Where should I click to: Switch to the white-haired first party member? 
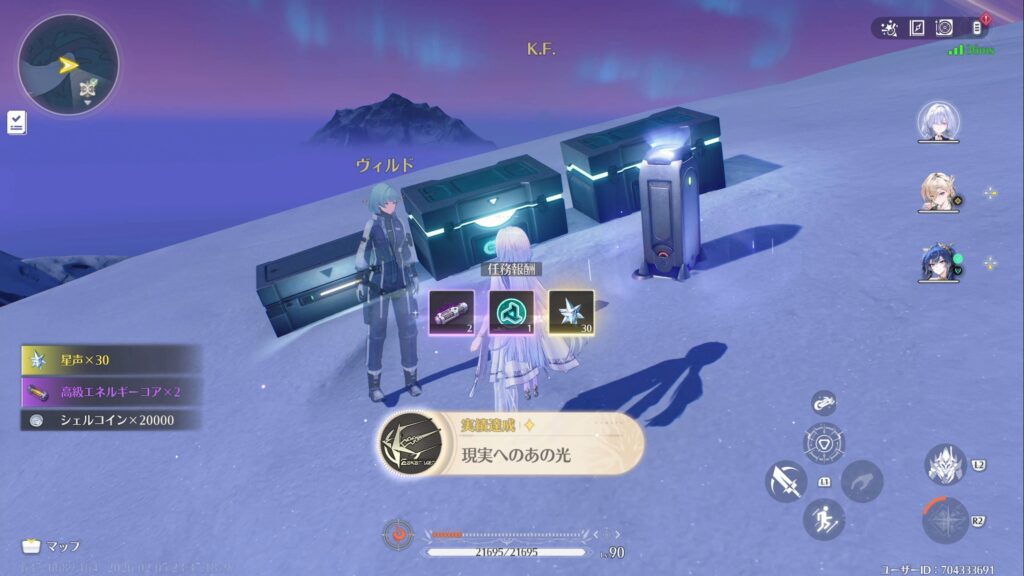pos(938,122)
